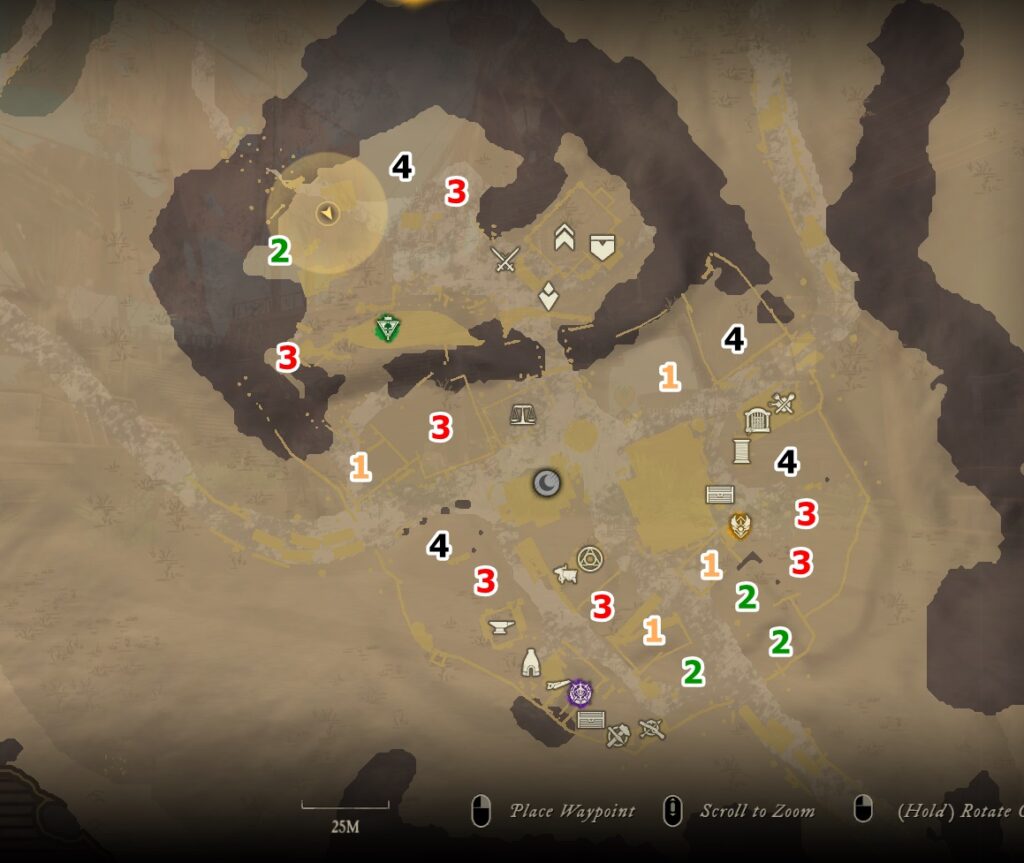Click the anvil forge icon
This screenshot has width=1024, height=863.
coord(501,627)
